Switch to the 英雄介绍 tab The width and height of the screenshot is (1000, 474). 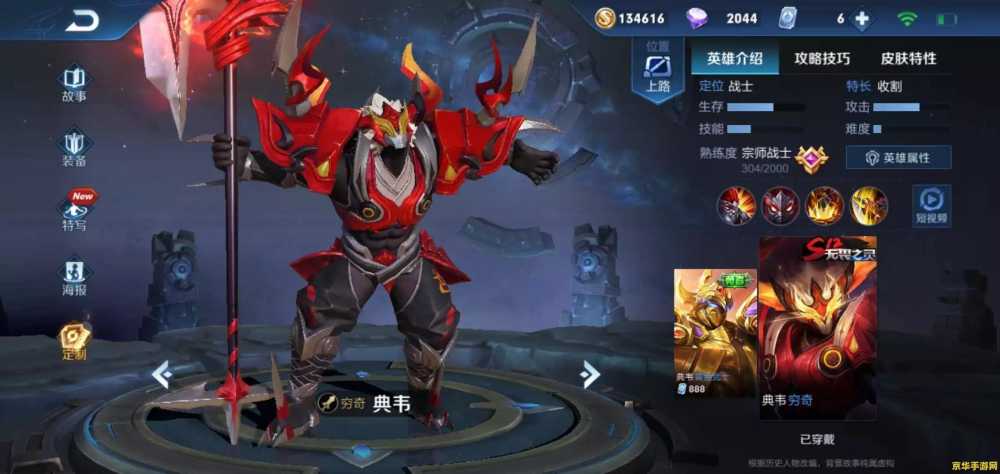734,58
